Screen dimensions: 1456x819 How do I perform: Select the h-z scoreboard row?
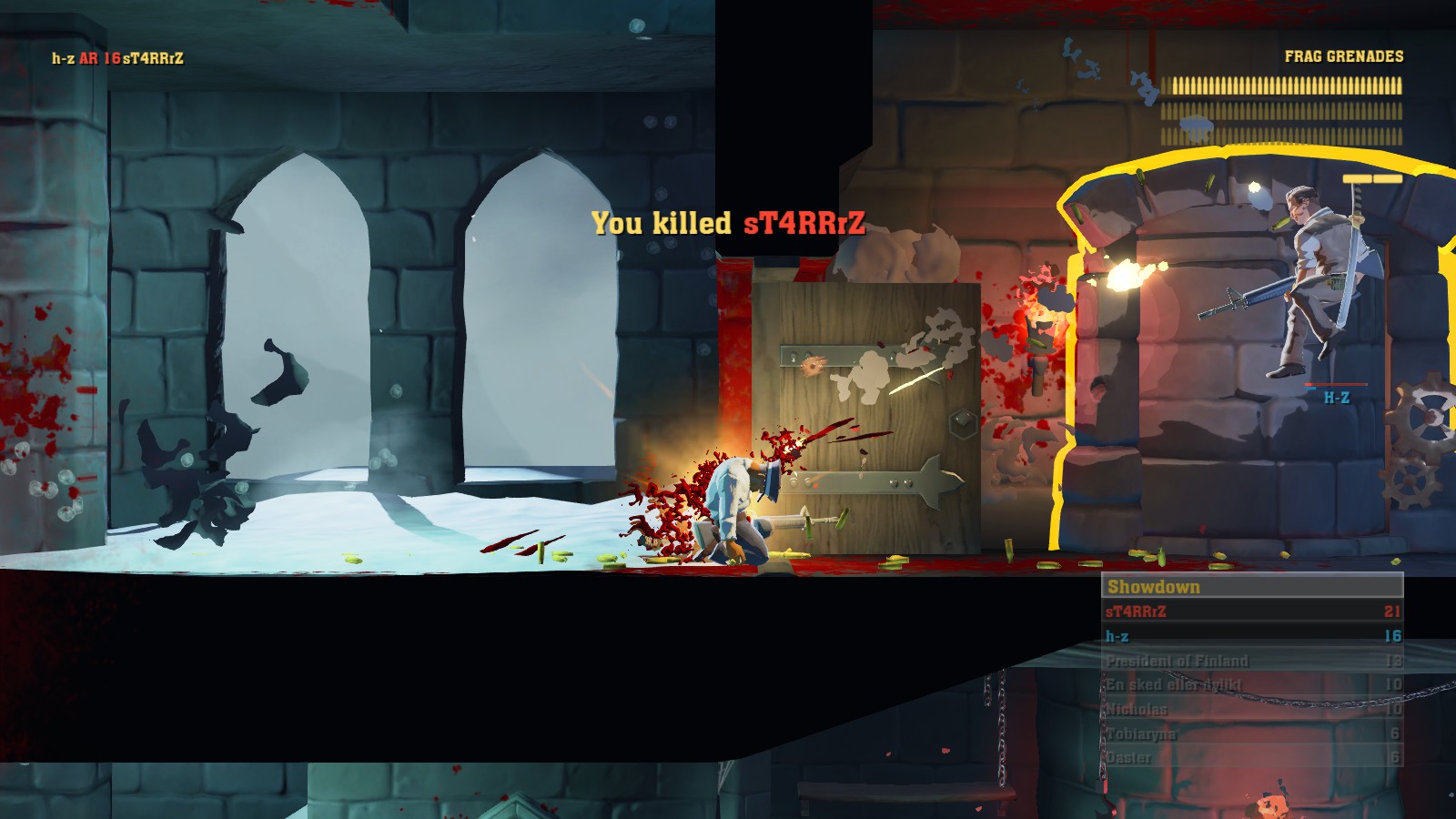click(1251, 636)
